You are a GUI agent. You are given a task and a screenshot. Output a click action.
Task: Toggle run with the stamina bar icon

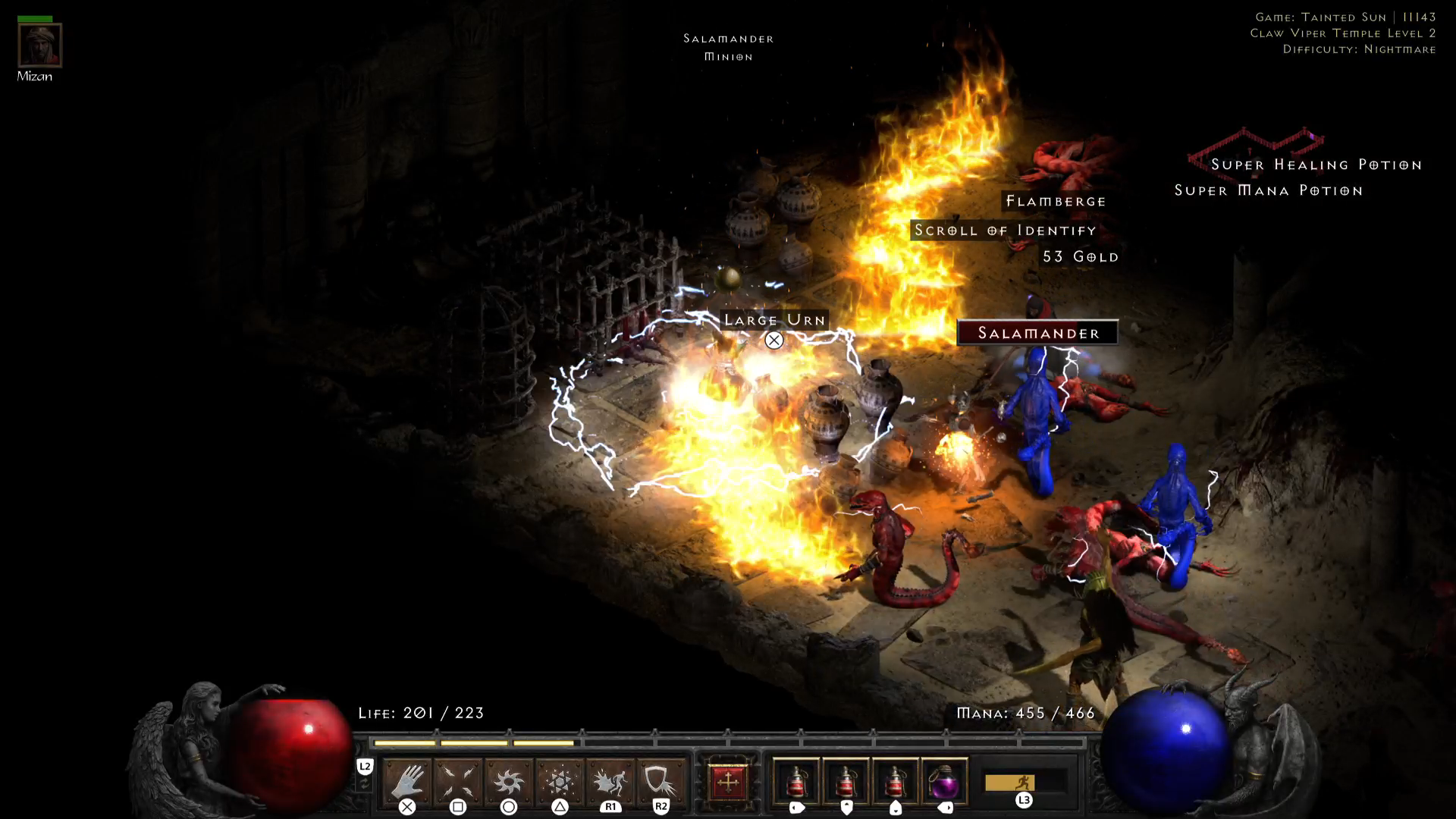coord(1024,782)
